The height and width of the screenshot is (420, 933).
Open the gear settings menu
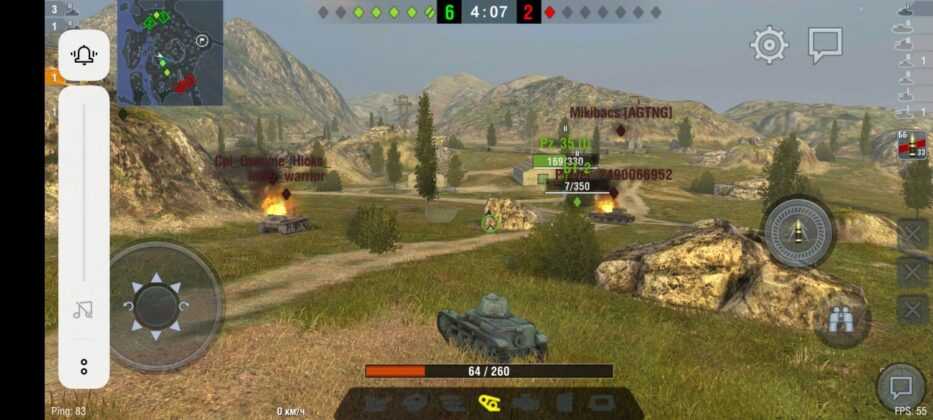769,45
